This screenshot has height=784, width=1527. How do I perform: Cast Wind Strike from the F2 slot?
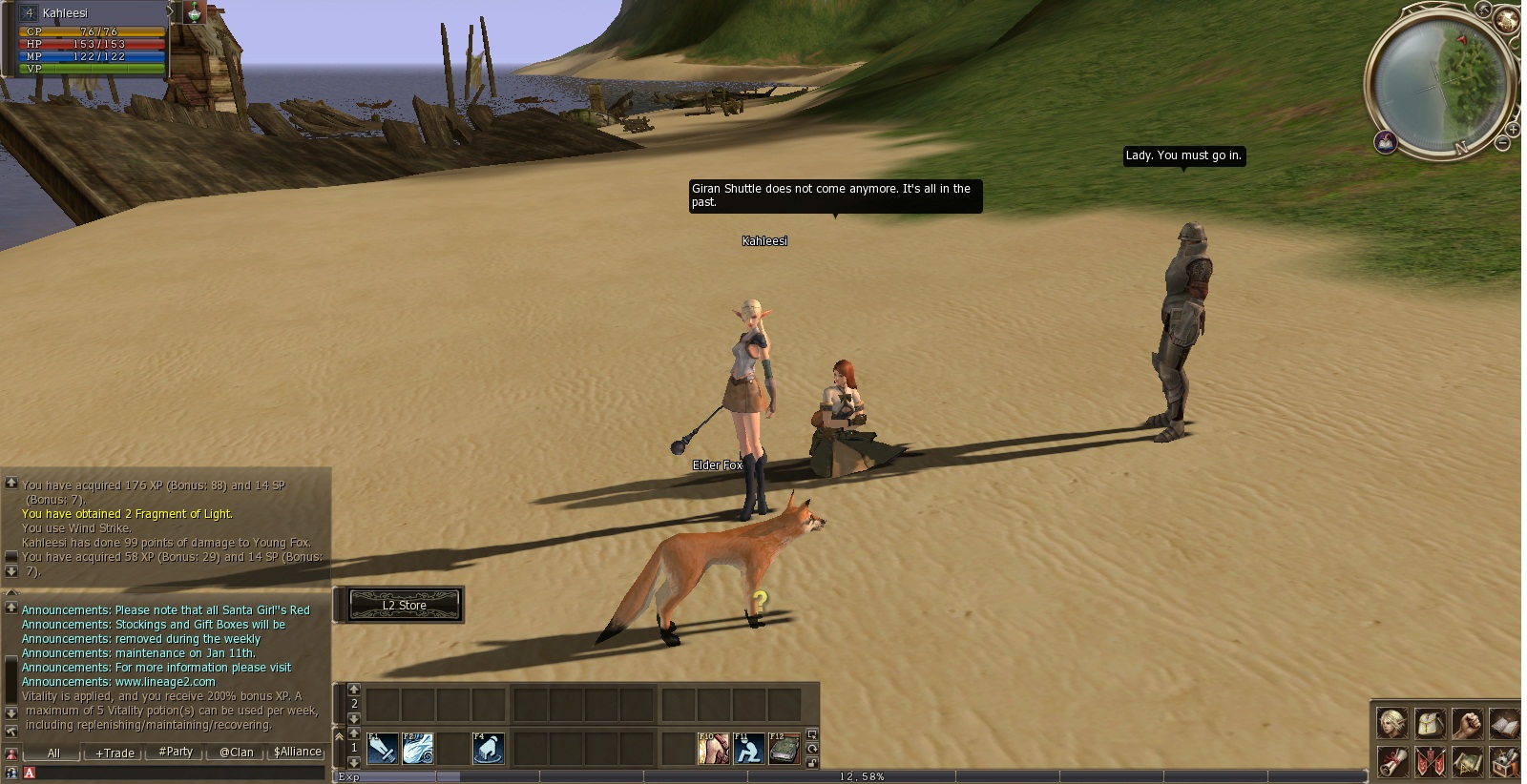pos(418,749)
